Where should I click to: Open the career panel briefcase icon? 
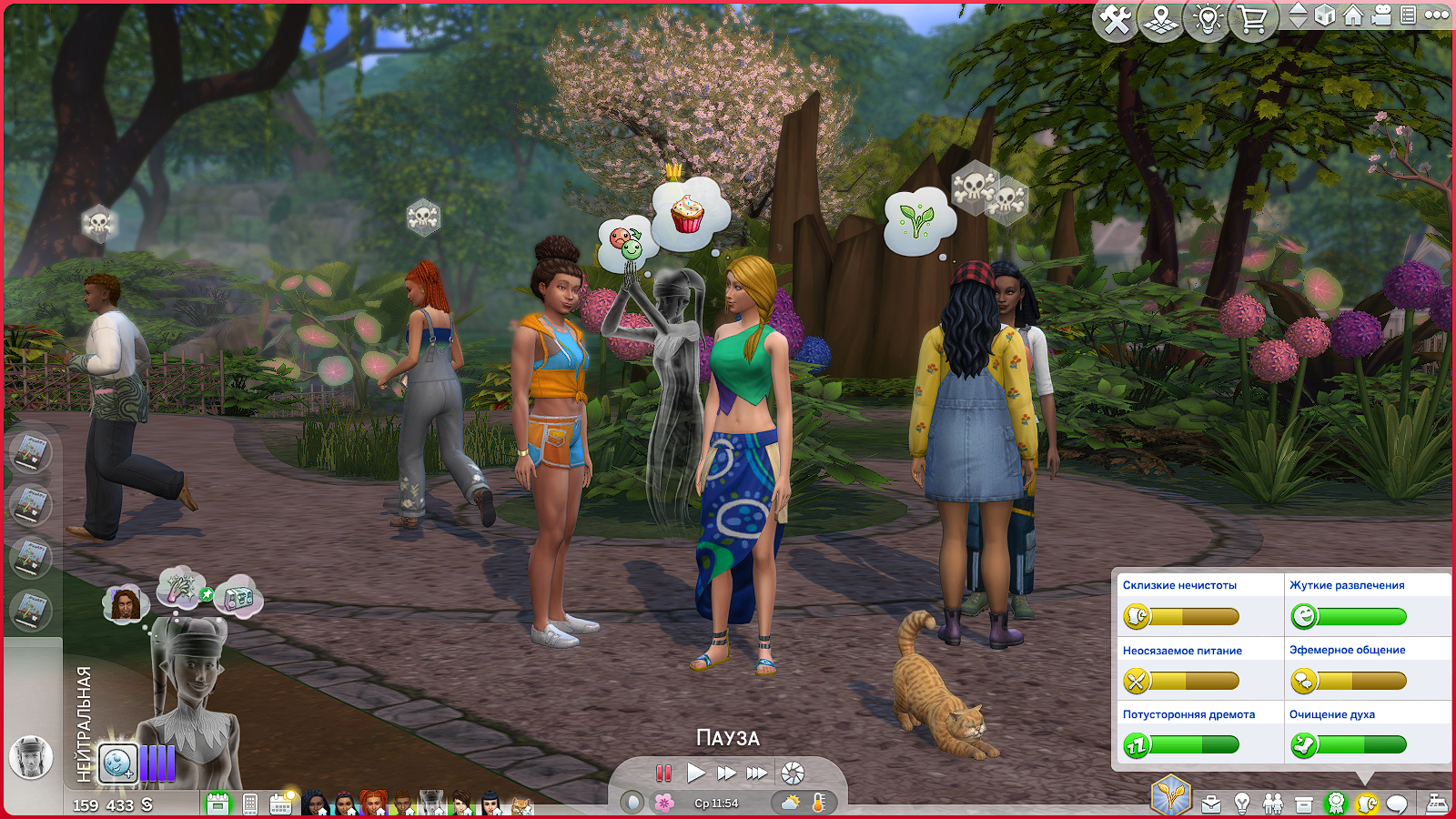point(1211,804)
